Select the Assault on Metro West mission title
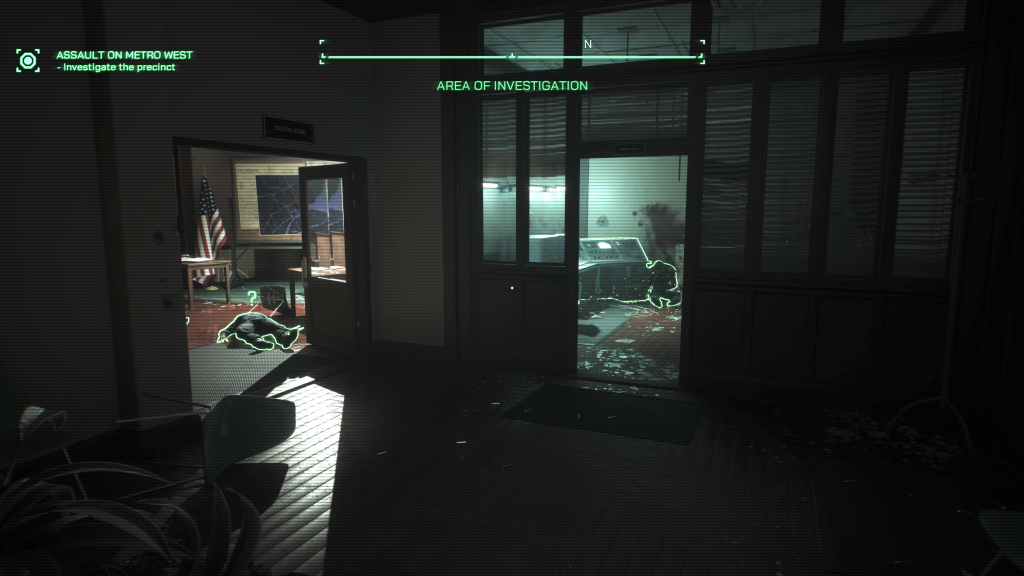 (x=124, y=54)
